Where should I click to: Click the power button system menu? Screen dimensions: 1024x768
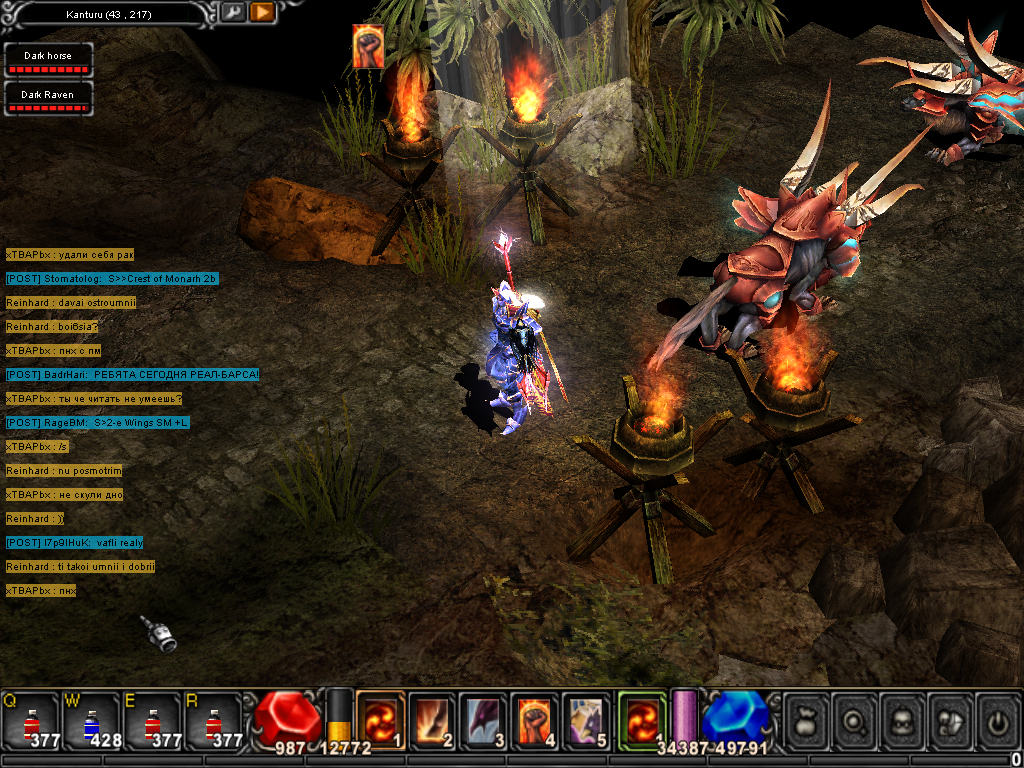(x=996, y=720)
